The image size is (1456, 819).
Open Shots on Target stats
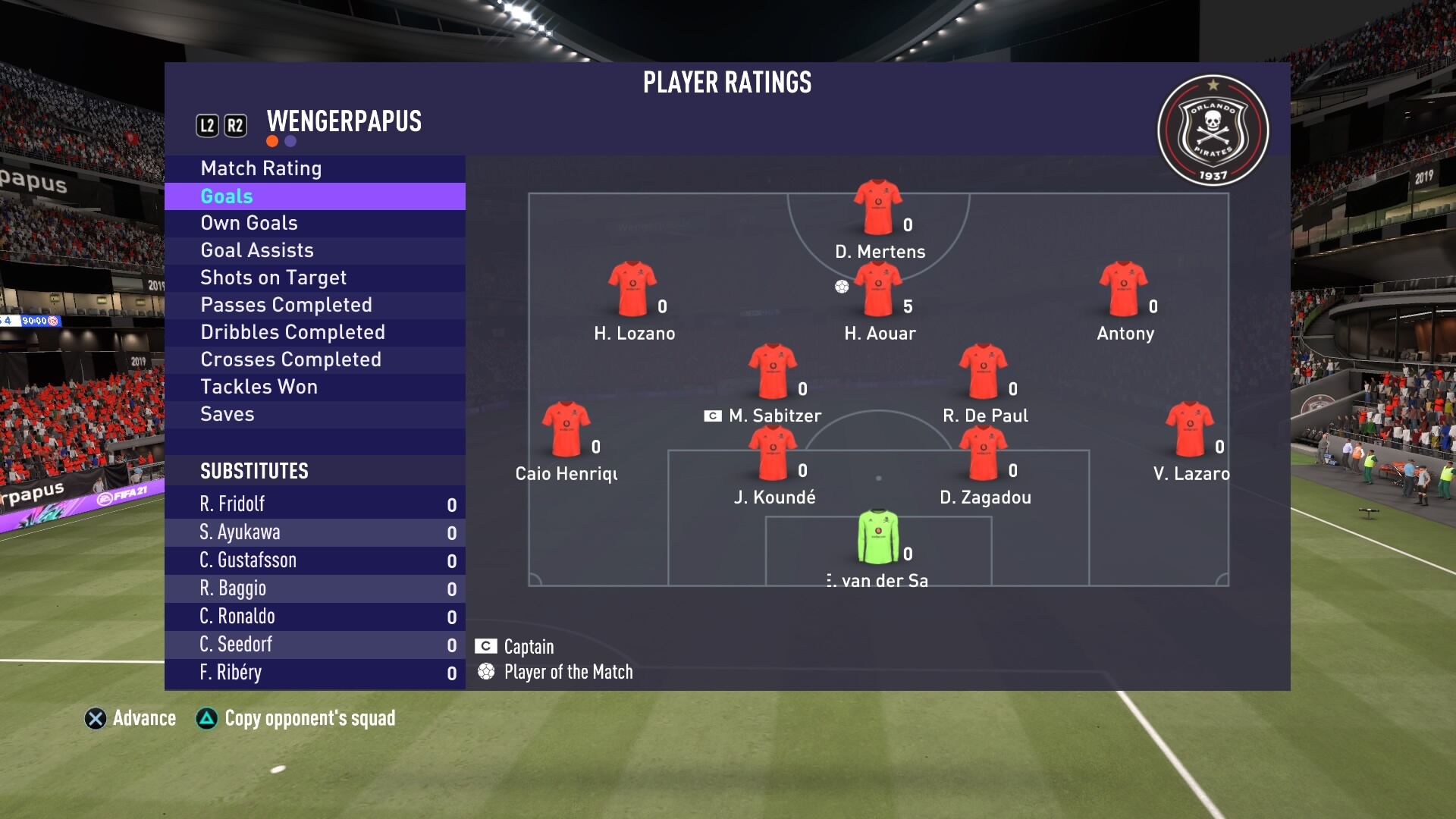(273, 278)
